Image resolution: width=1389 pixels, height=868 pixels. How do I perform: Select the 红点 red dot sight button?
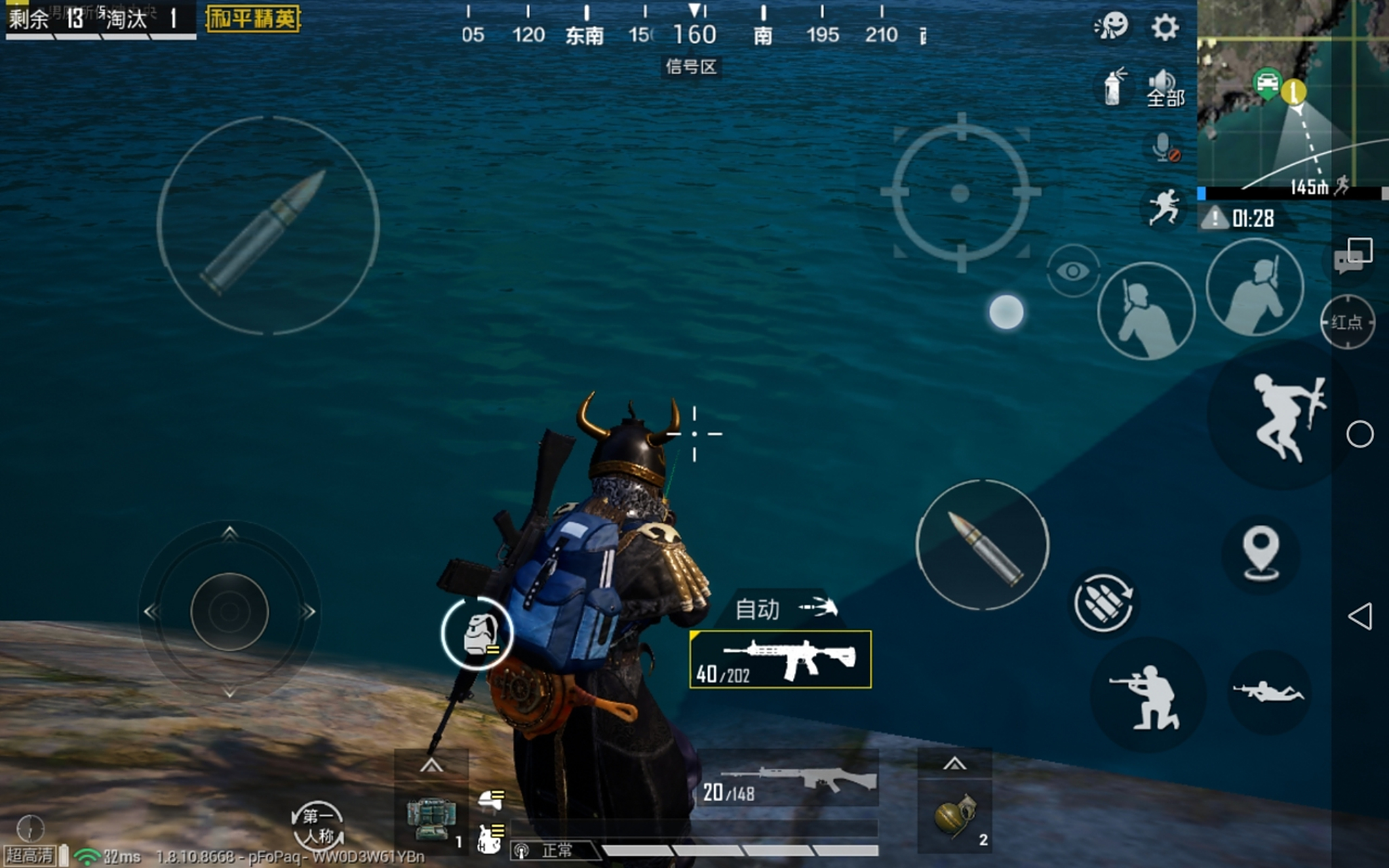click(1347, 322)
